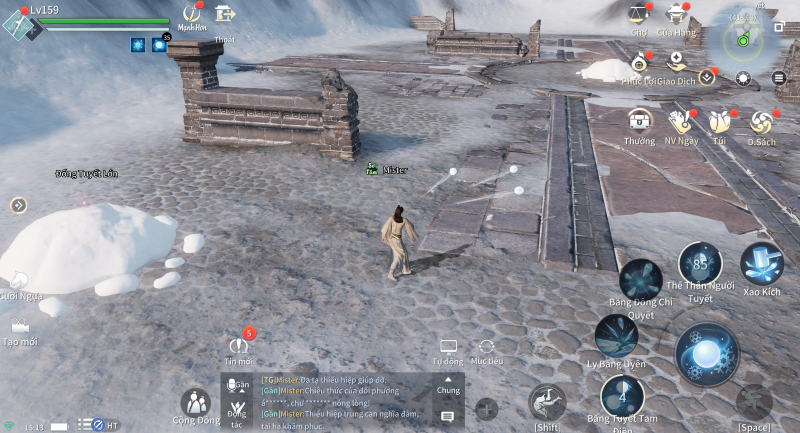Open the Thưởng treasure chest rewards
The image size is (800, 433).
(x=639, y=122)
